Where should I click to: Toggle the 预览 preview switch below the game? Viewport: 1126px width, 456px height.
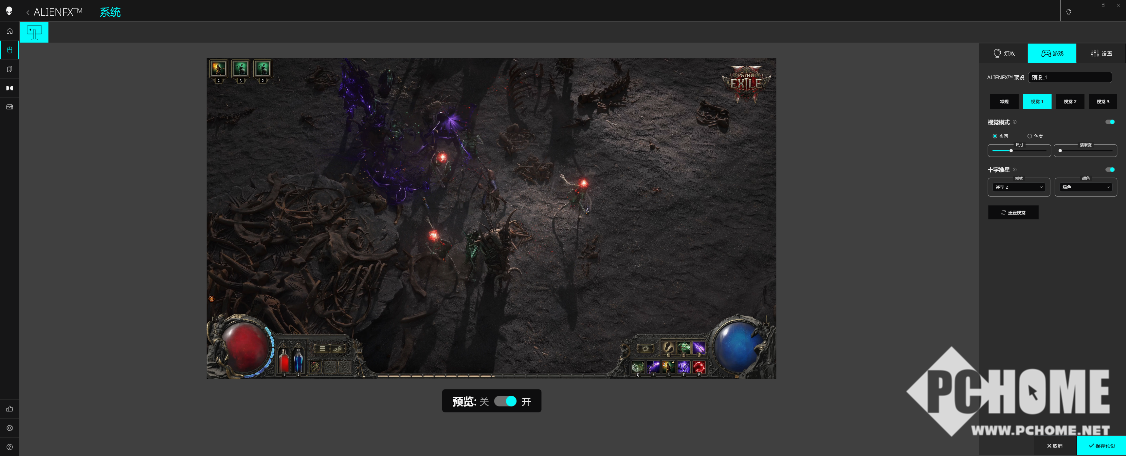coord(505,401)
